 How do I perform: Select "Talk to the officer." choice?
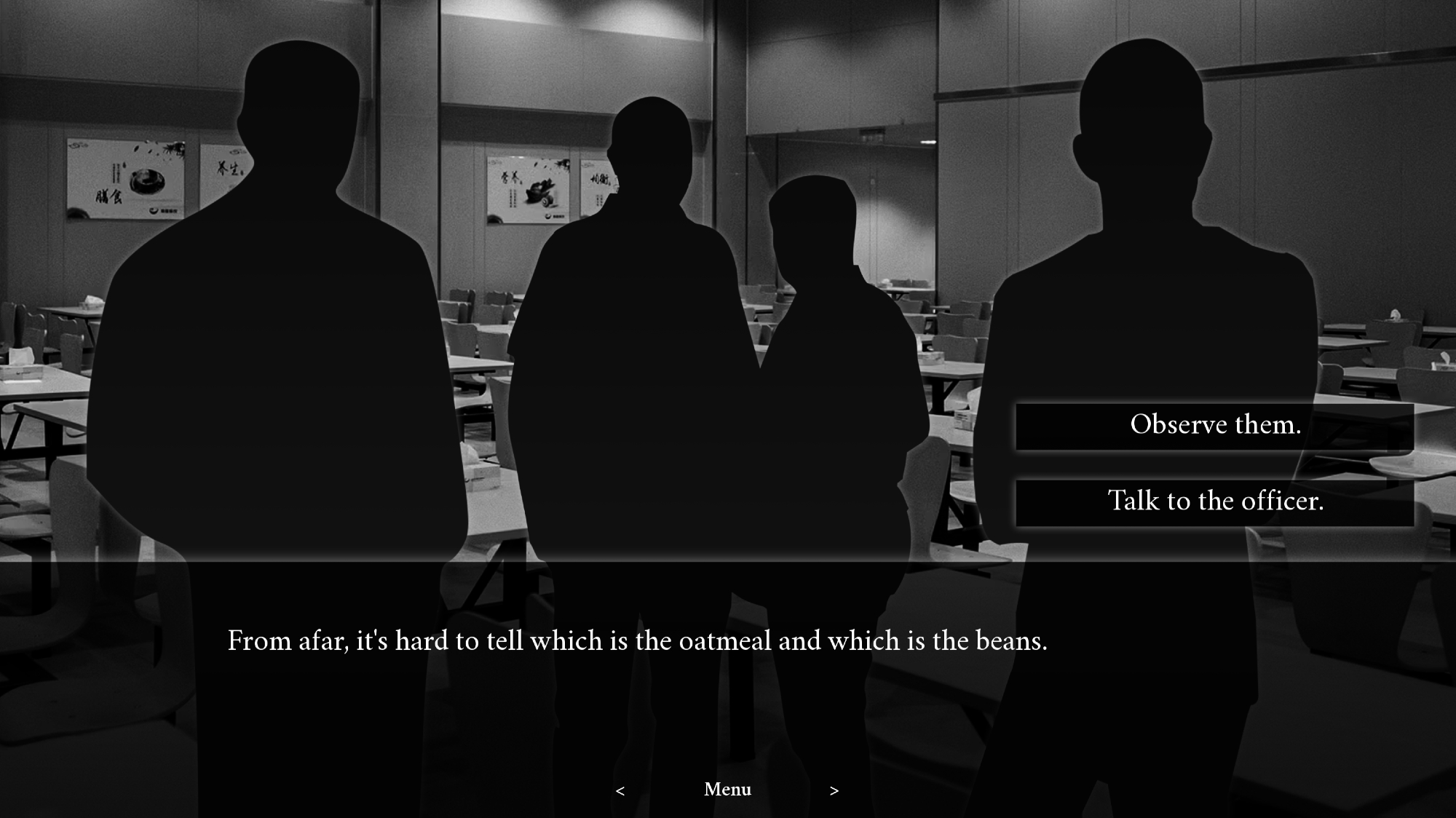click(x=1214, y=502)
